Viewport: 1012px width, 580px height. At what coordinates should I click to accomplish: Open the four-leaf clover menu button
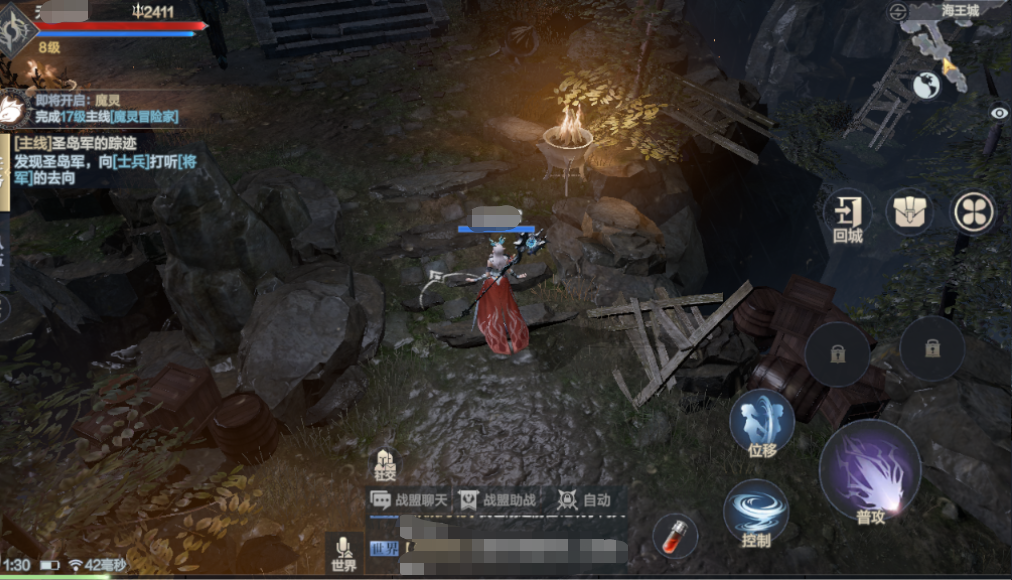(973, 211)
